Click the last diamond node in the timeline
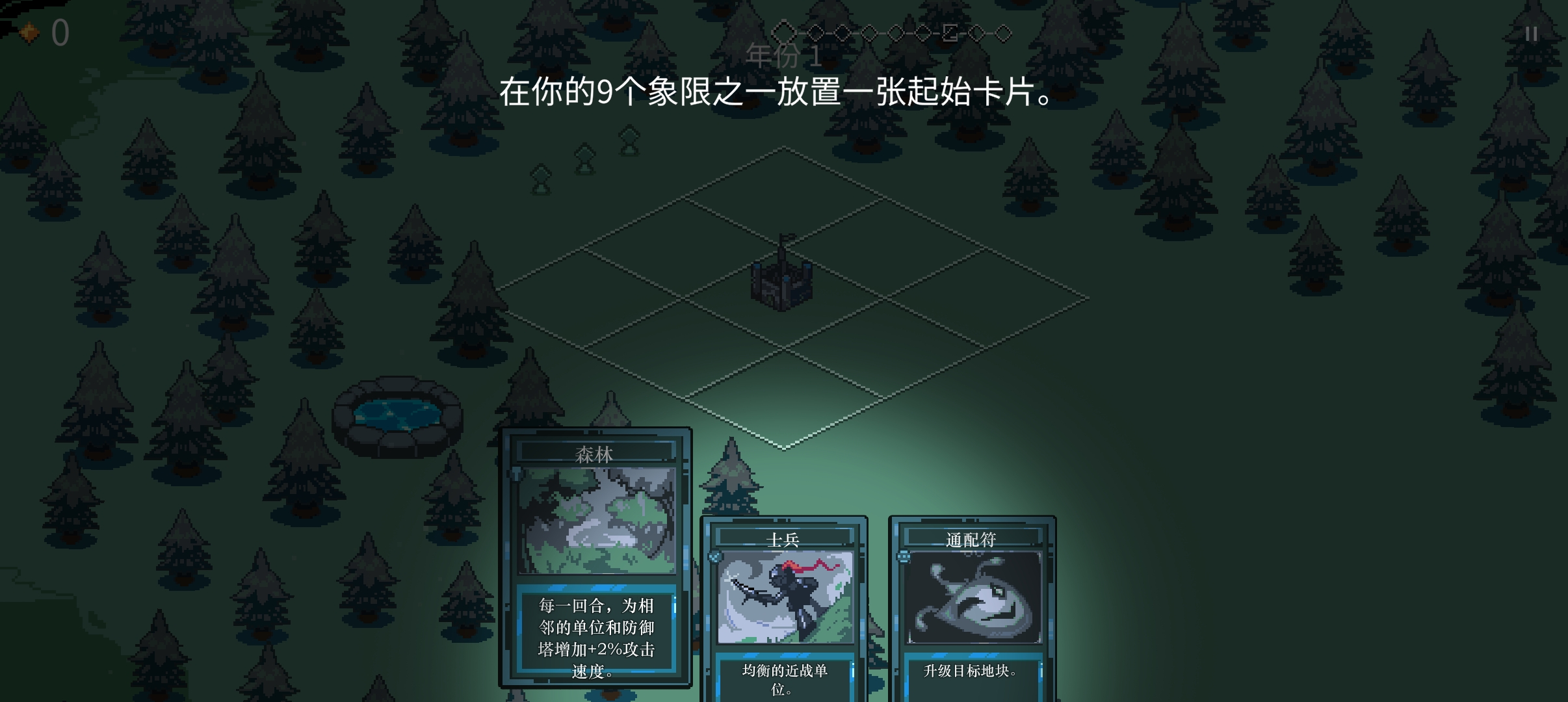Image resolution: width=1568 pixels, height=702 pixels. click(1003, 32)
